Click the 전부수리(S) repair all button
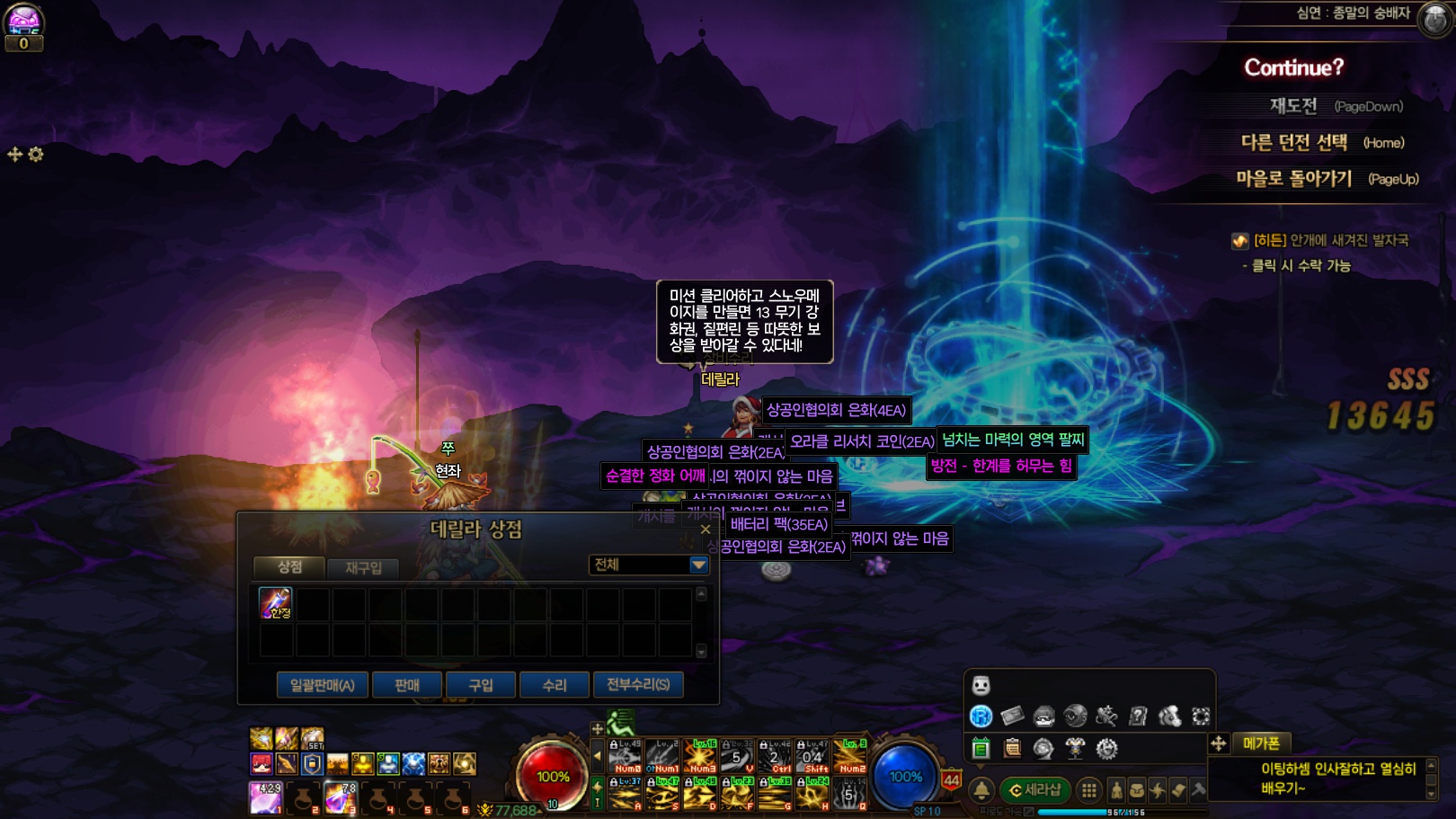The width and height of the screenshot is (1456, 819). click(638, 685)
